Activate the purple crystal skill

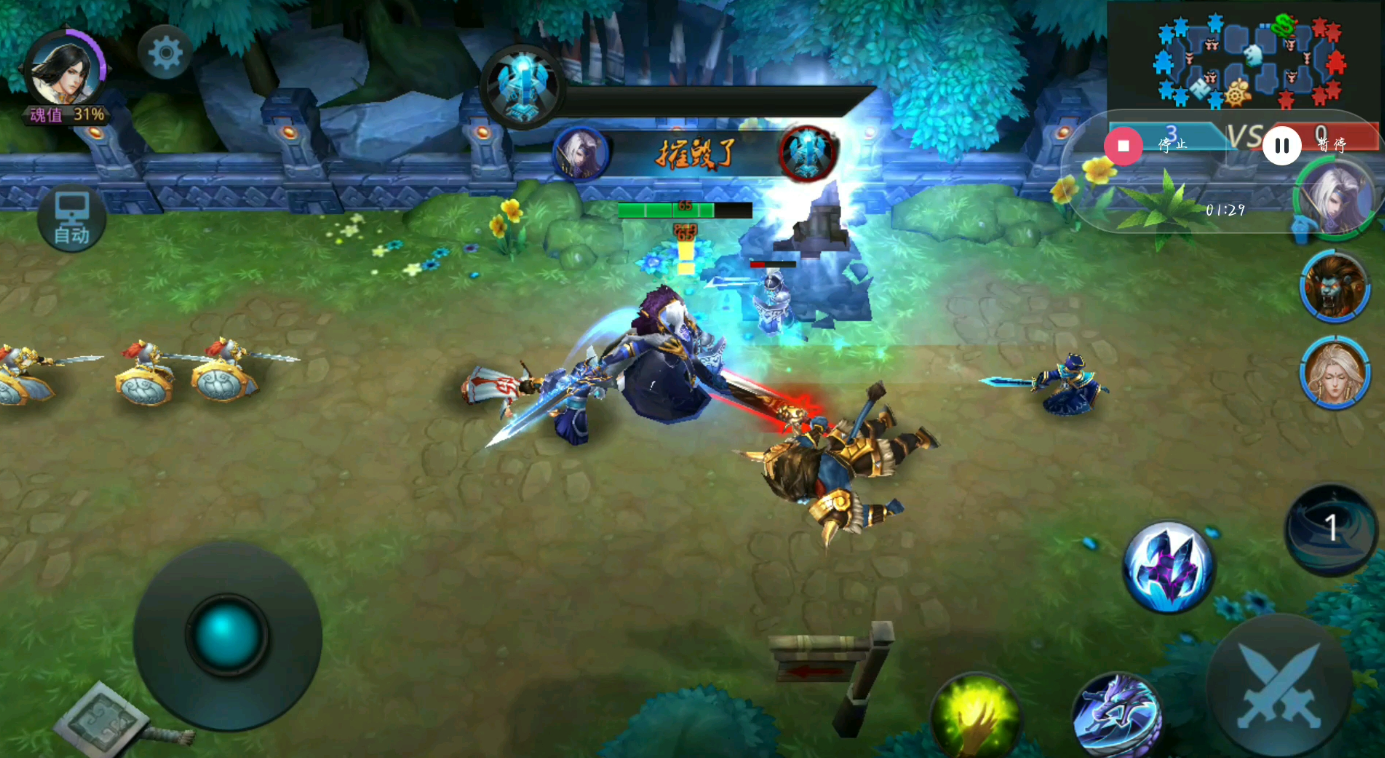tap(1168, 566)
